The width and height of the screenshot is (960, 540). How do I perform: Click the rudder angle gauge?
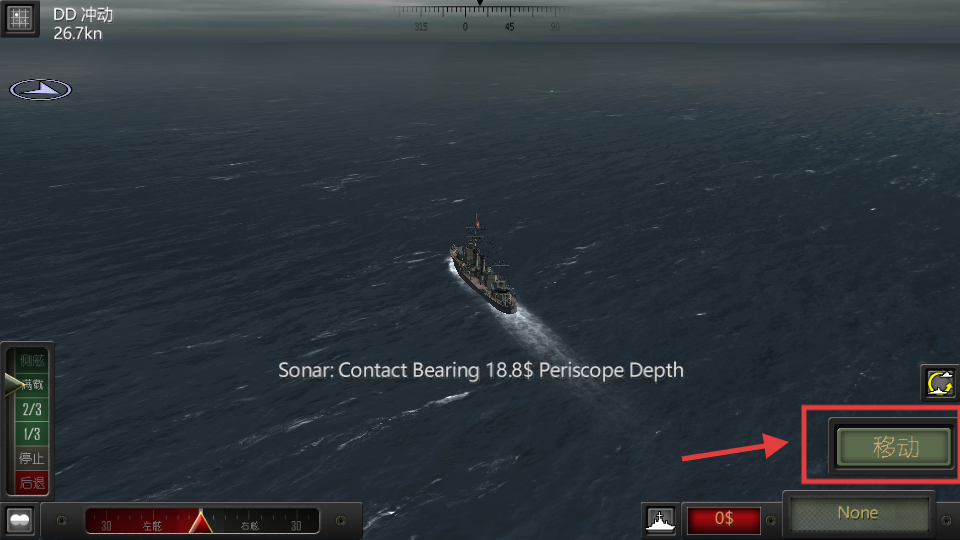pyautogui.click(x=201, y=521)
